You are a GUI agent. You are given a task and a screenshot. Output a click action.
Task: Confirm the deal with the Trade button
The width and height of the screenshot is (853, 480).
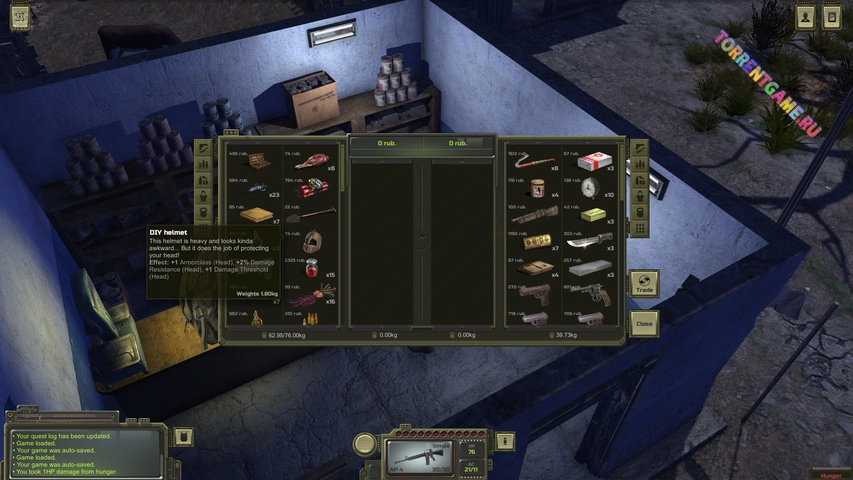coord(645,285)
